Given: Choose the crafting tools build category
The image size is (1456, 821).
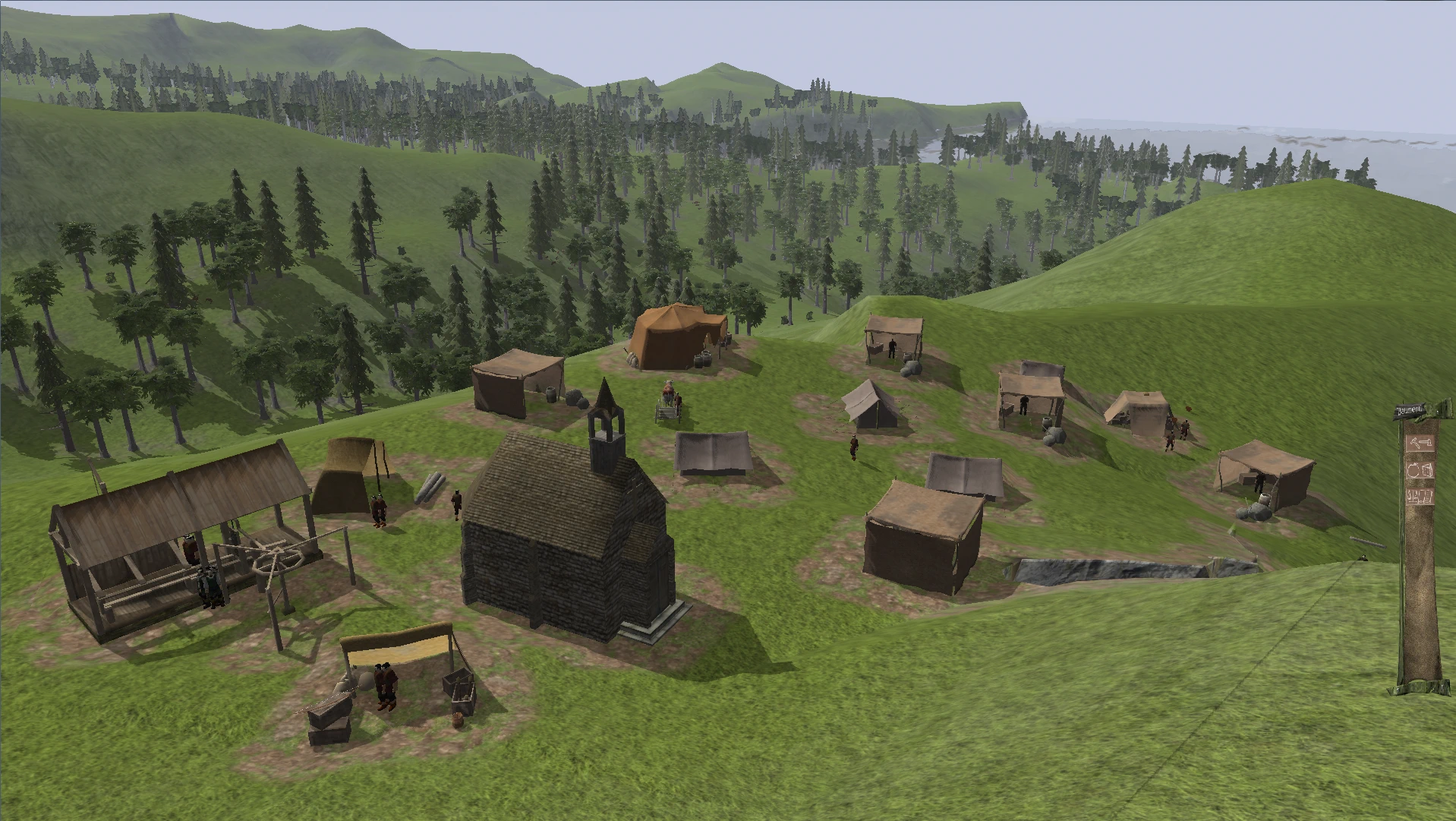Looking at the screenshot, I should coord(1419,497).
